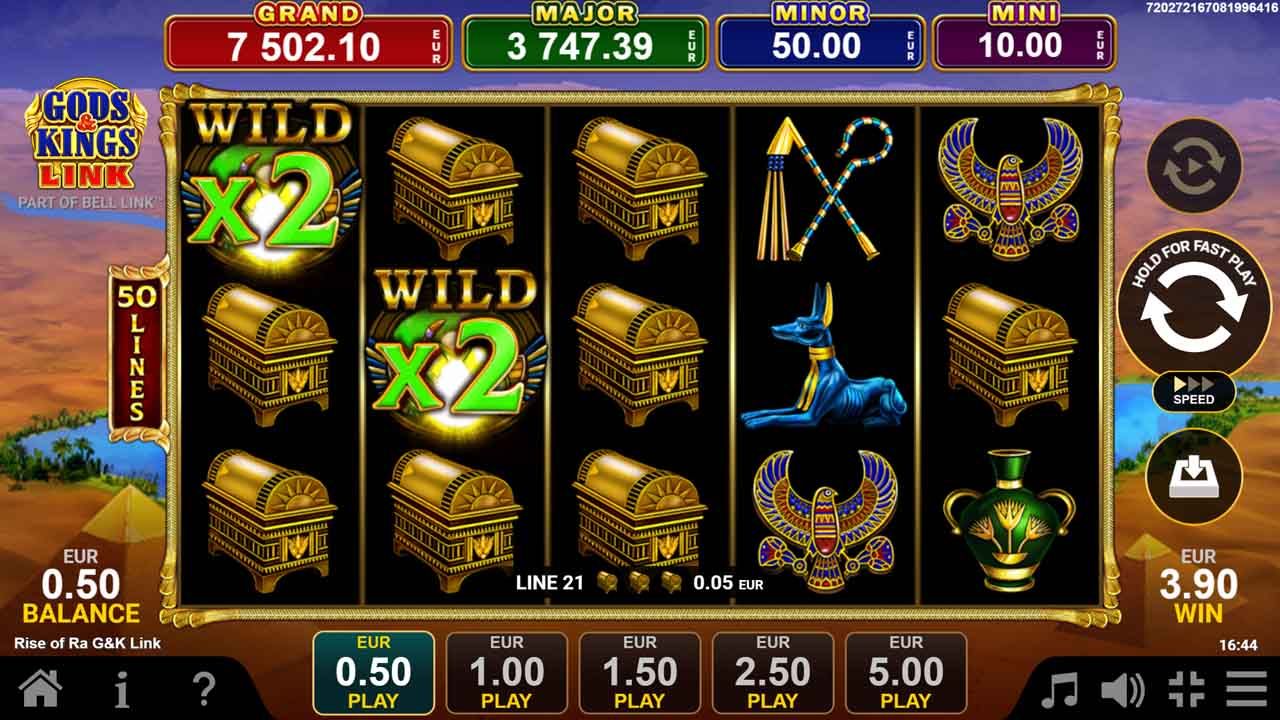The height and width of the screenshot is (720, 1280).
Task: Click the shrink fullscreen icon
Action: point(1187,686)
